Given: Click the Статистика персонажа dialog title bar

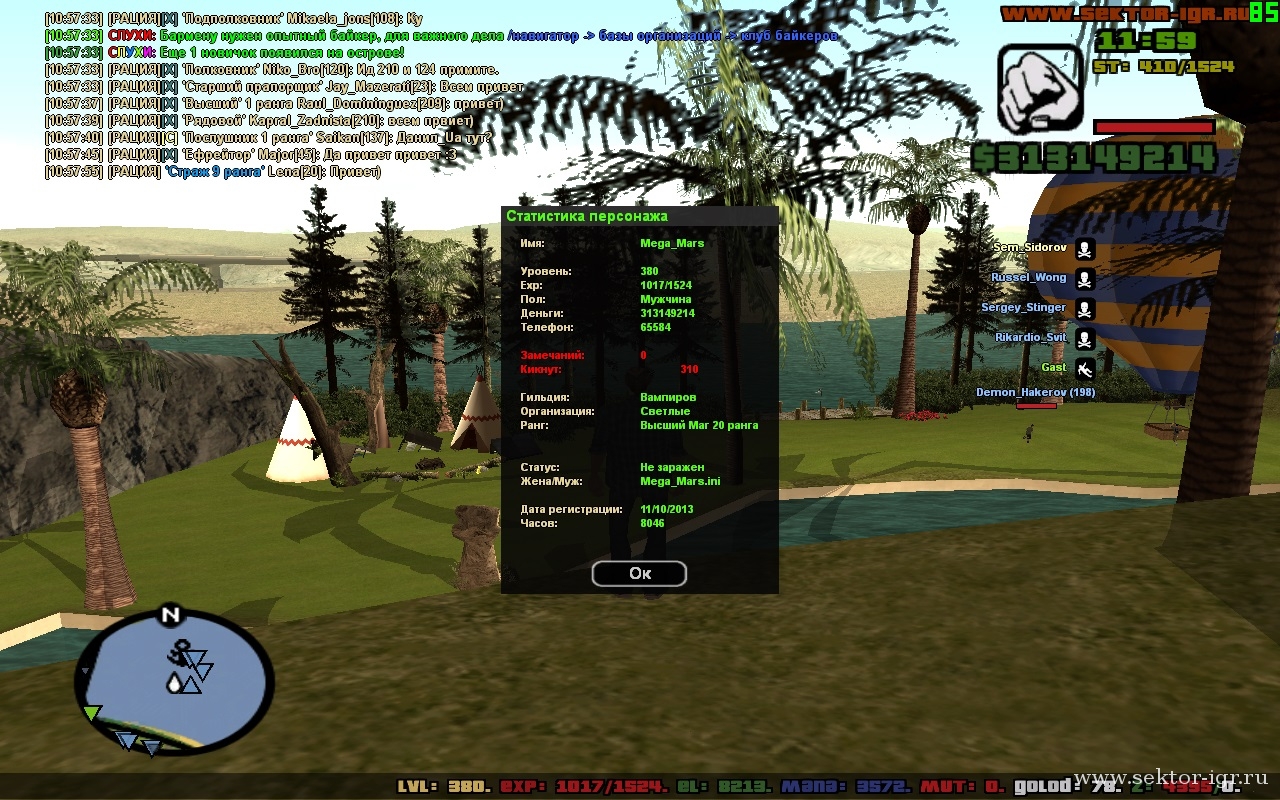Looking at the screenshot, I should [639, 216].
